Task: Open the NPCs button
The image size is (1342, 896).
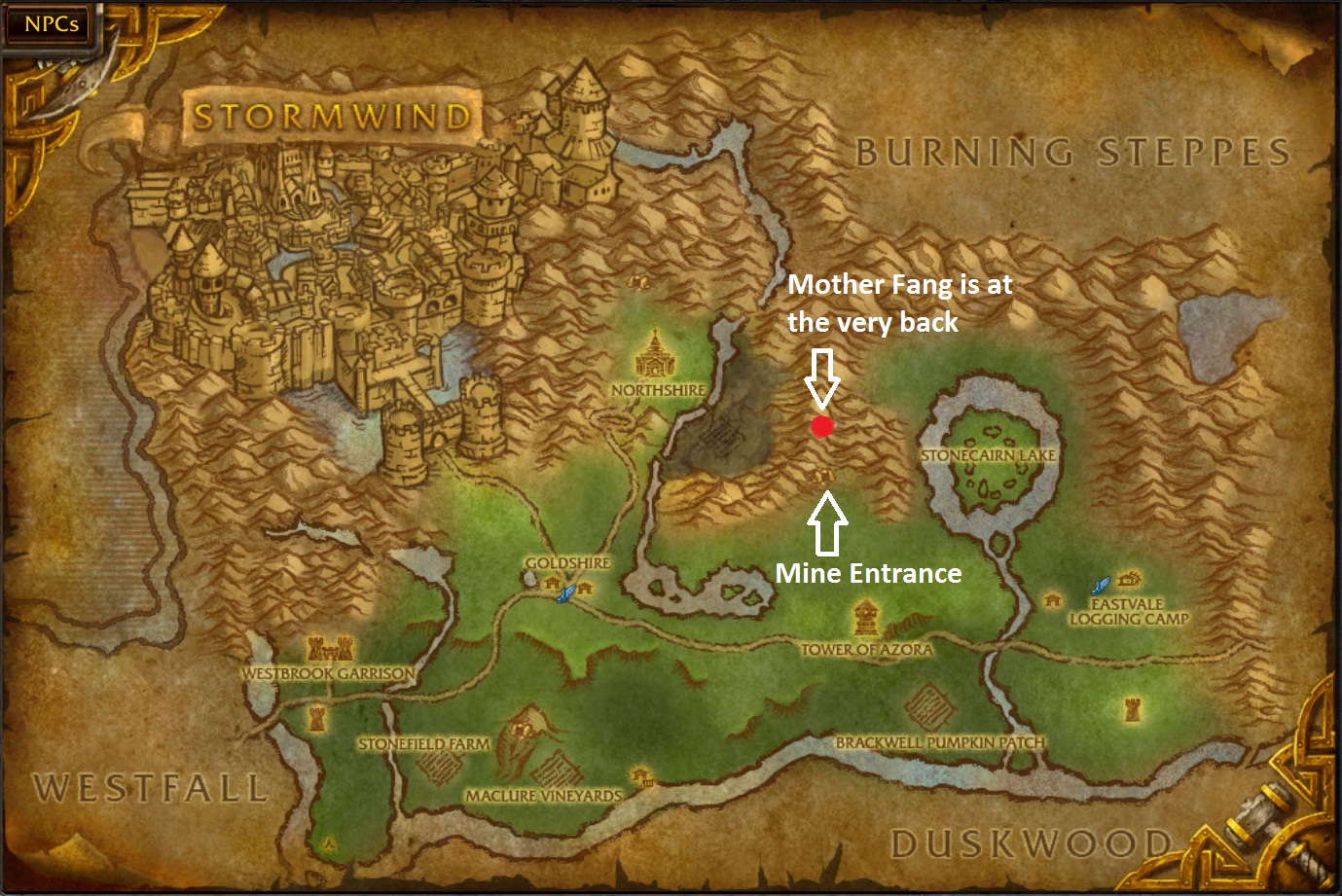Action: pos(47,24)
